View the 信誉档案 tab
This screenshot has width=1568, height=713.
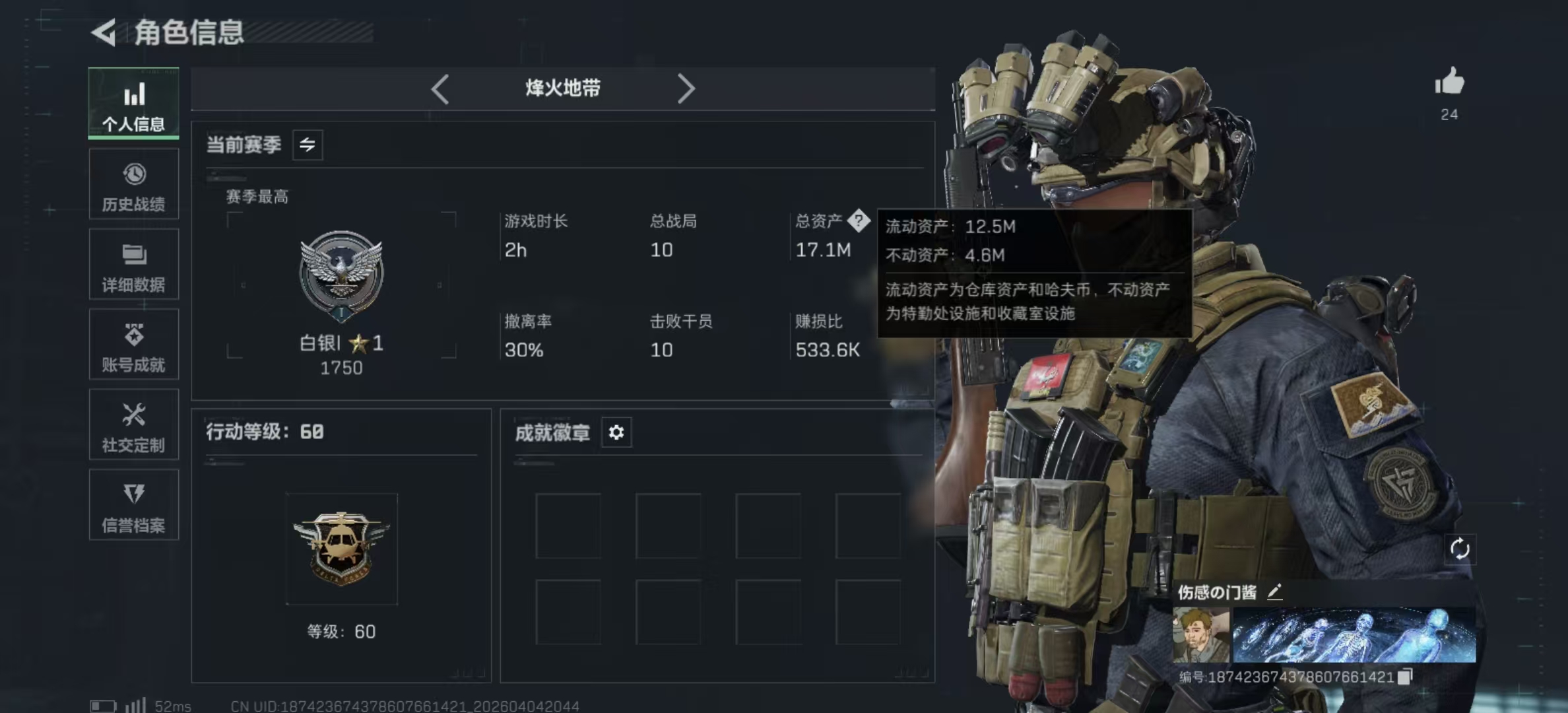click(133, 505)
